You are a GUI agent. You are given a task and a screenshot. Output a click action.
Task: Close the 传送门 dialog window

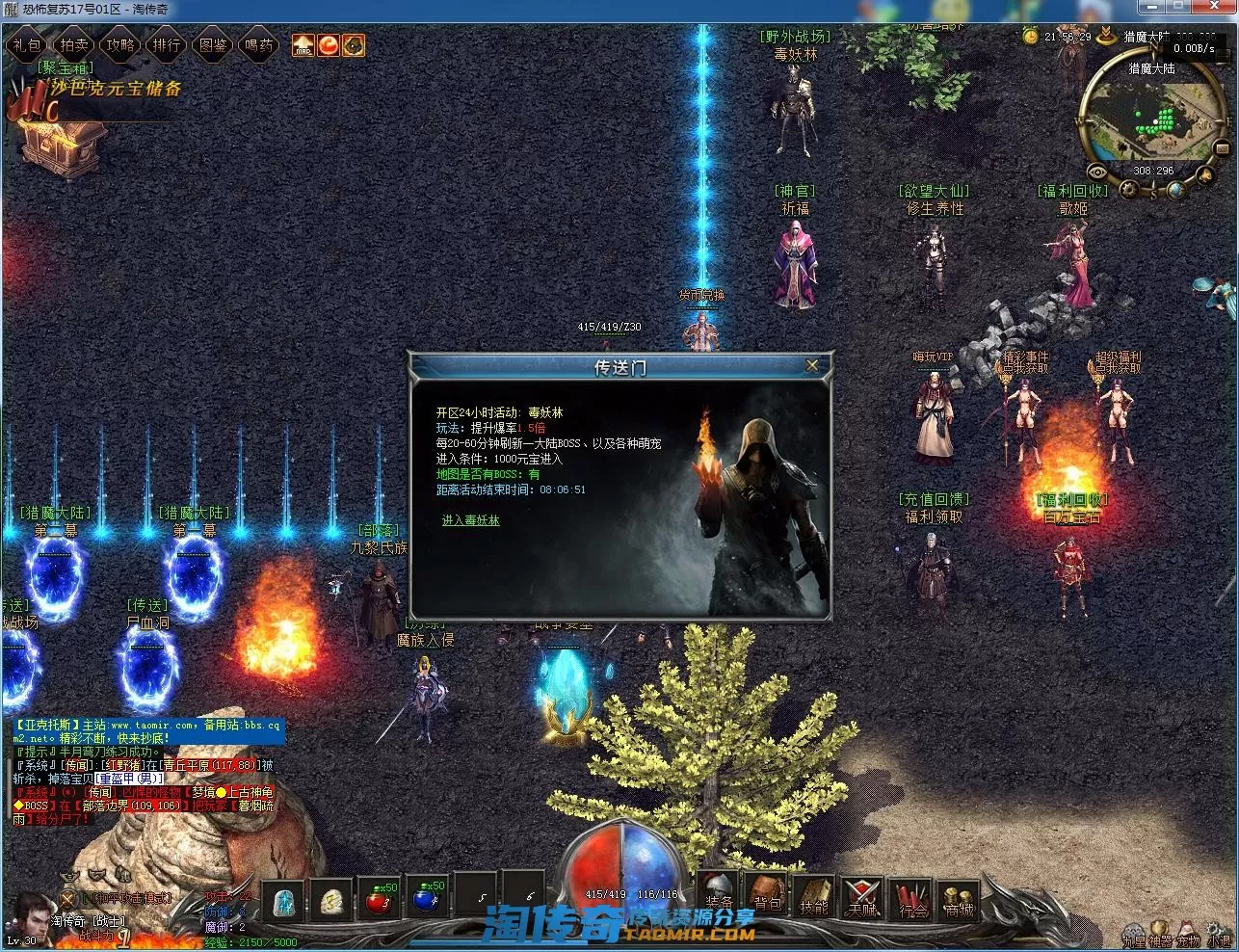coord(812,365)
